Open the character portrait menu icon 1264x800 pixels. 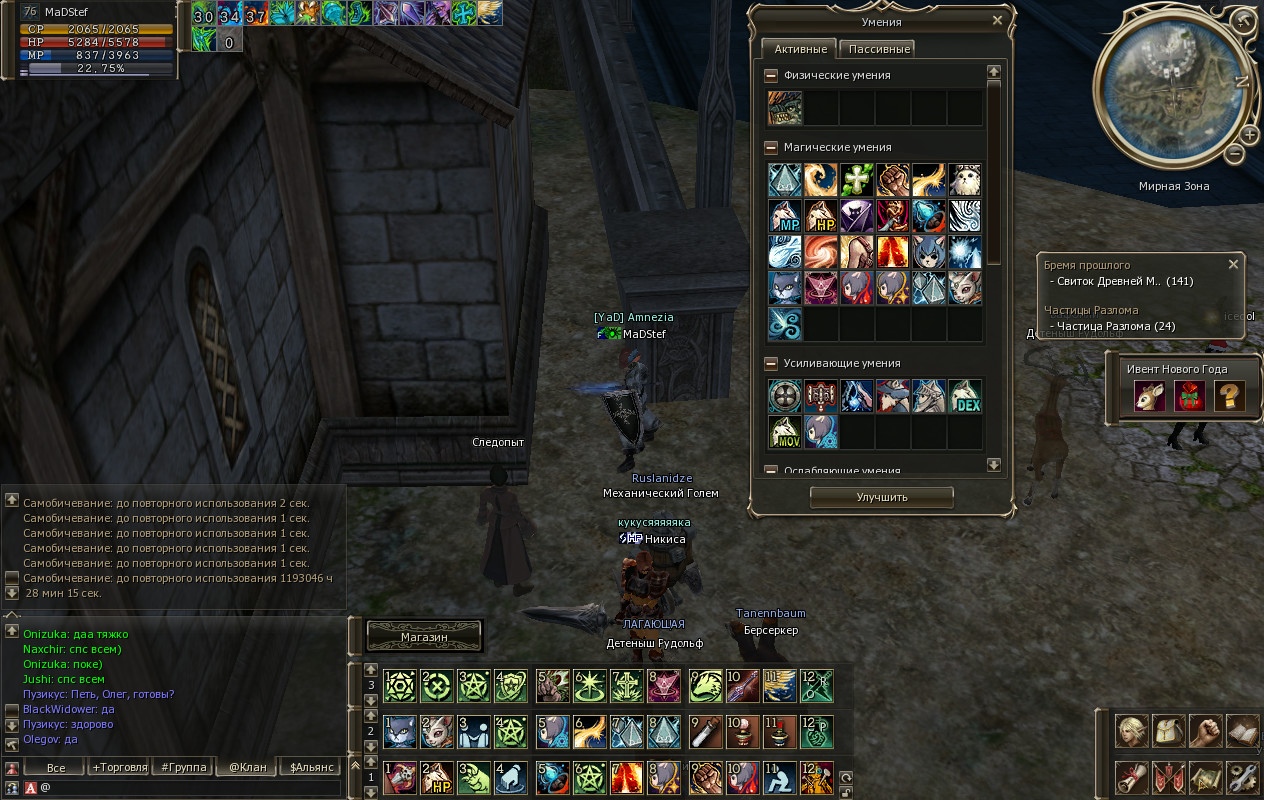pos(1131,731)
